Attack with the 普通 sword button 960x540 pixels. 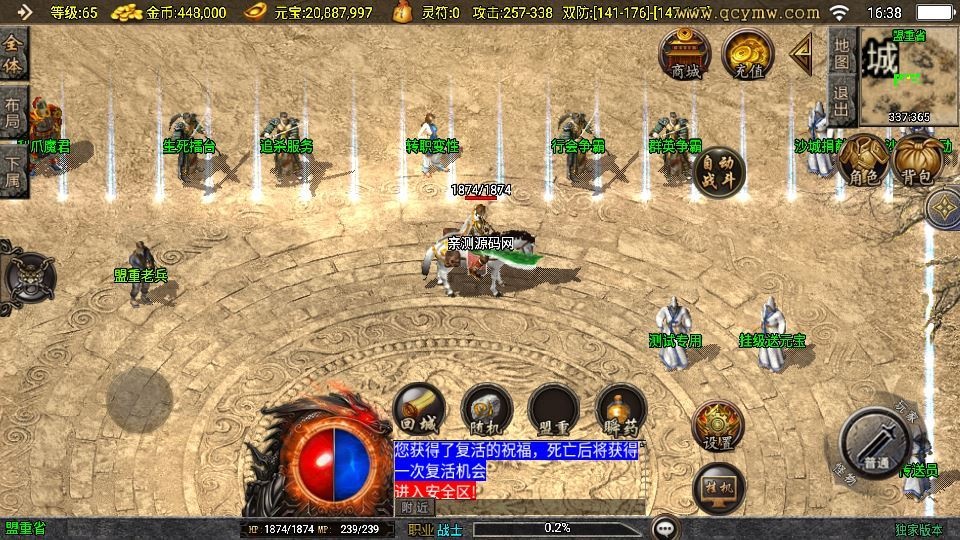[875, 444]
